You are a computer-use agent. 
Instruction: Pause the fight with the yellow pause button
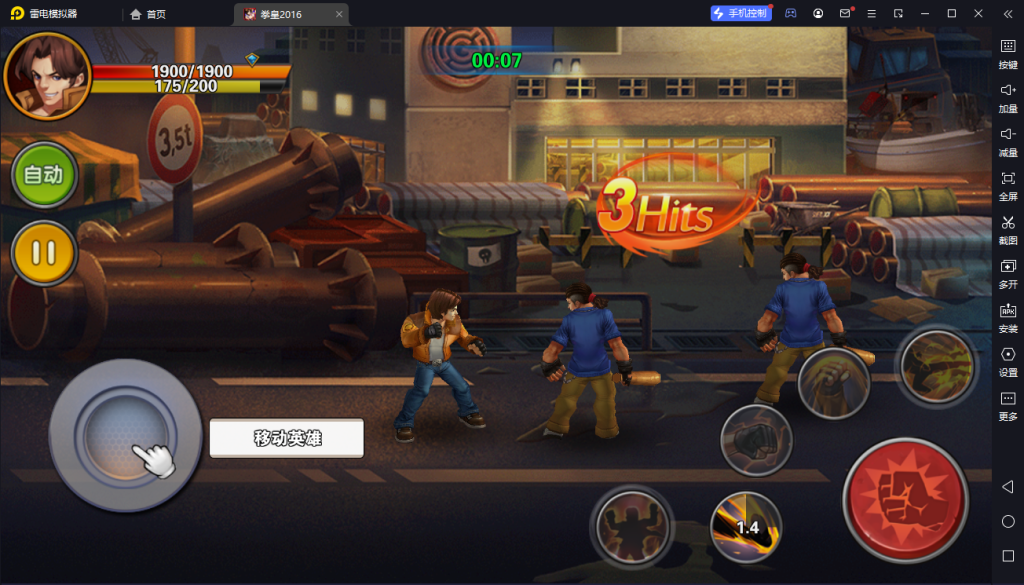coord(44,253)
